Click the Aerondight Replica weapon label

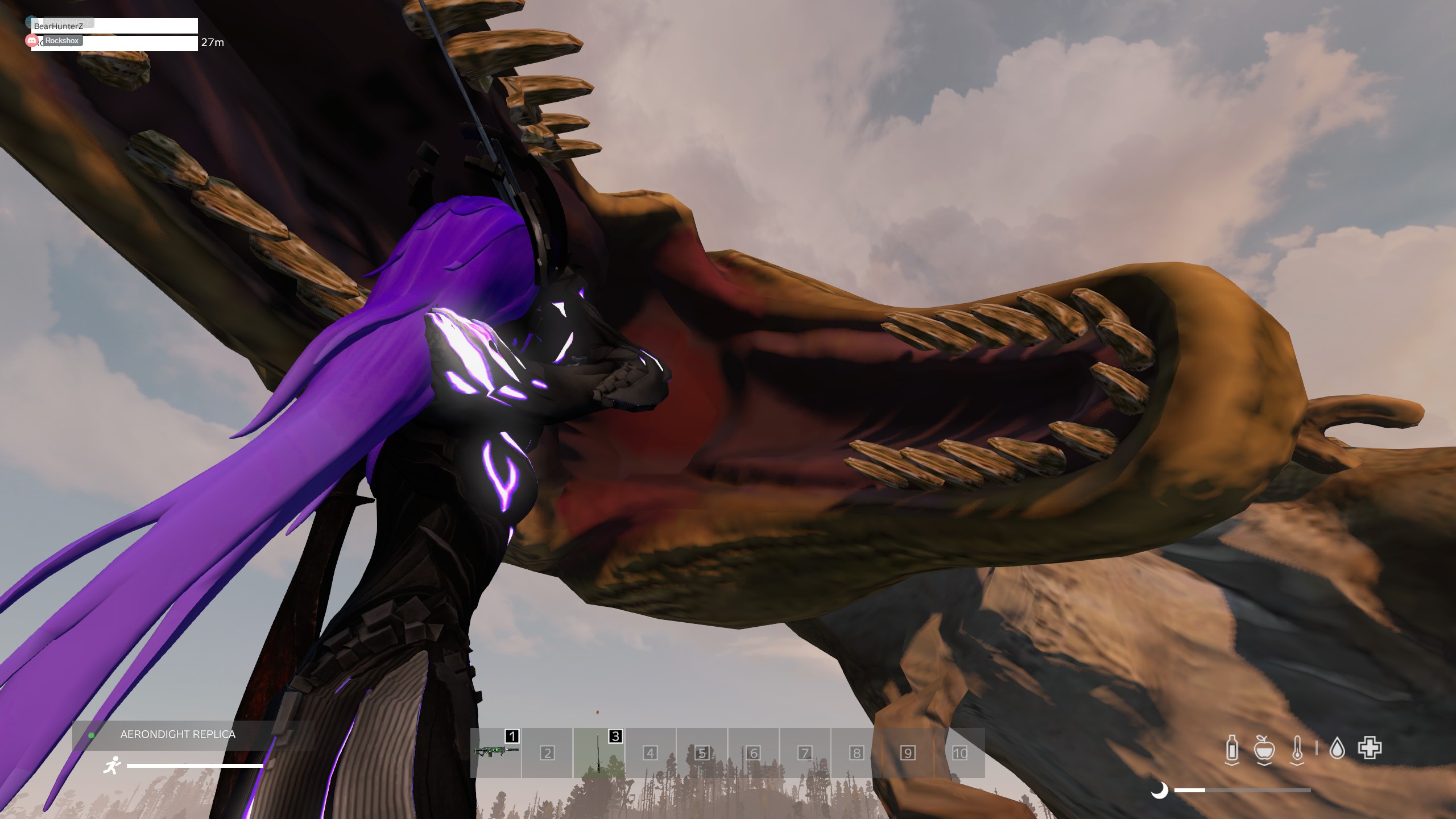[x=177, y=734]
